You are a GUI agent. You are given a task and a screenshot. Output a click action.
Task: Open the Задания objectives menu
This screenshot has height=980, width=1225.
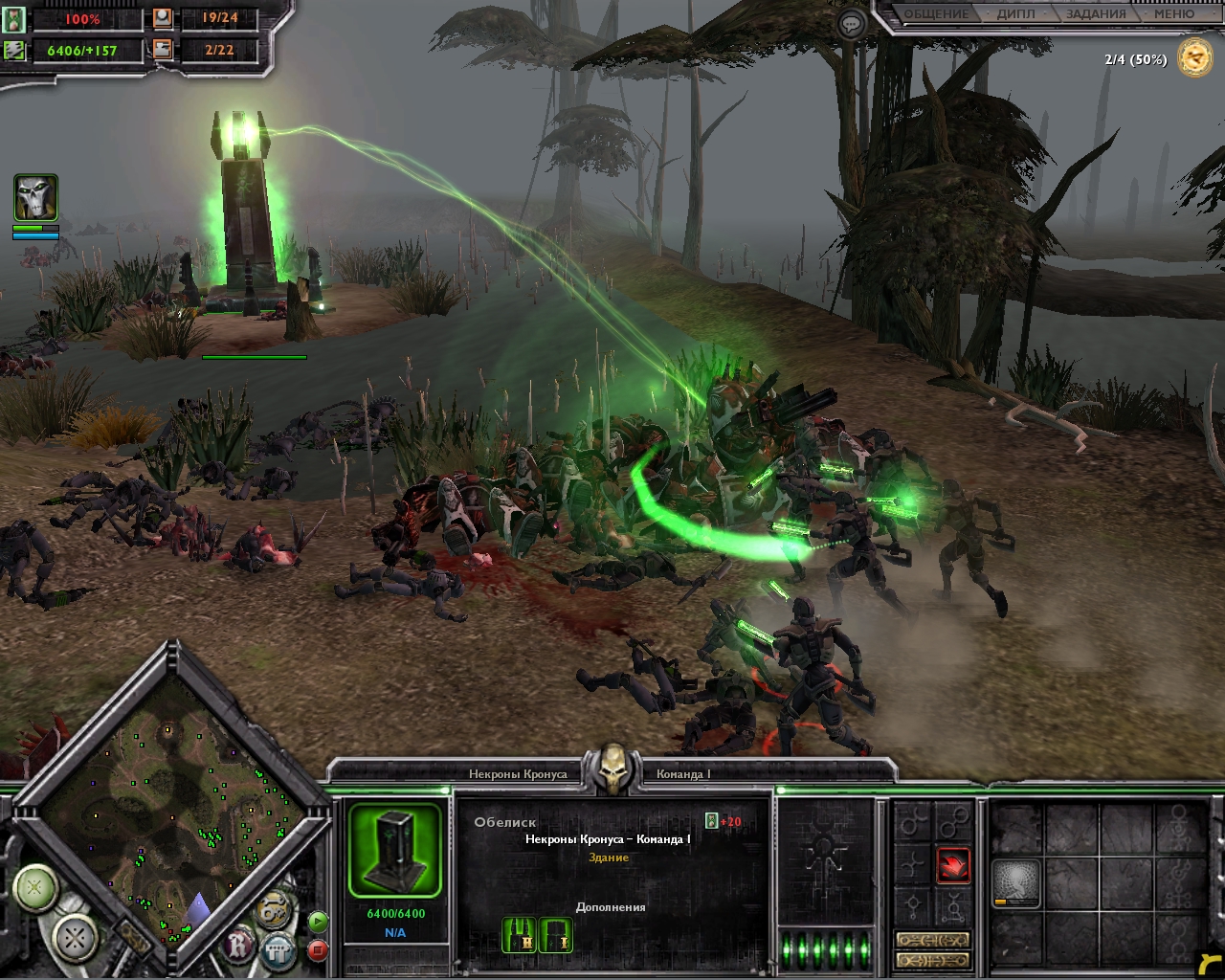[x=1095, y=14]
